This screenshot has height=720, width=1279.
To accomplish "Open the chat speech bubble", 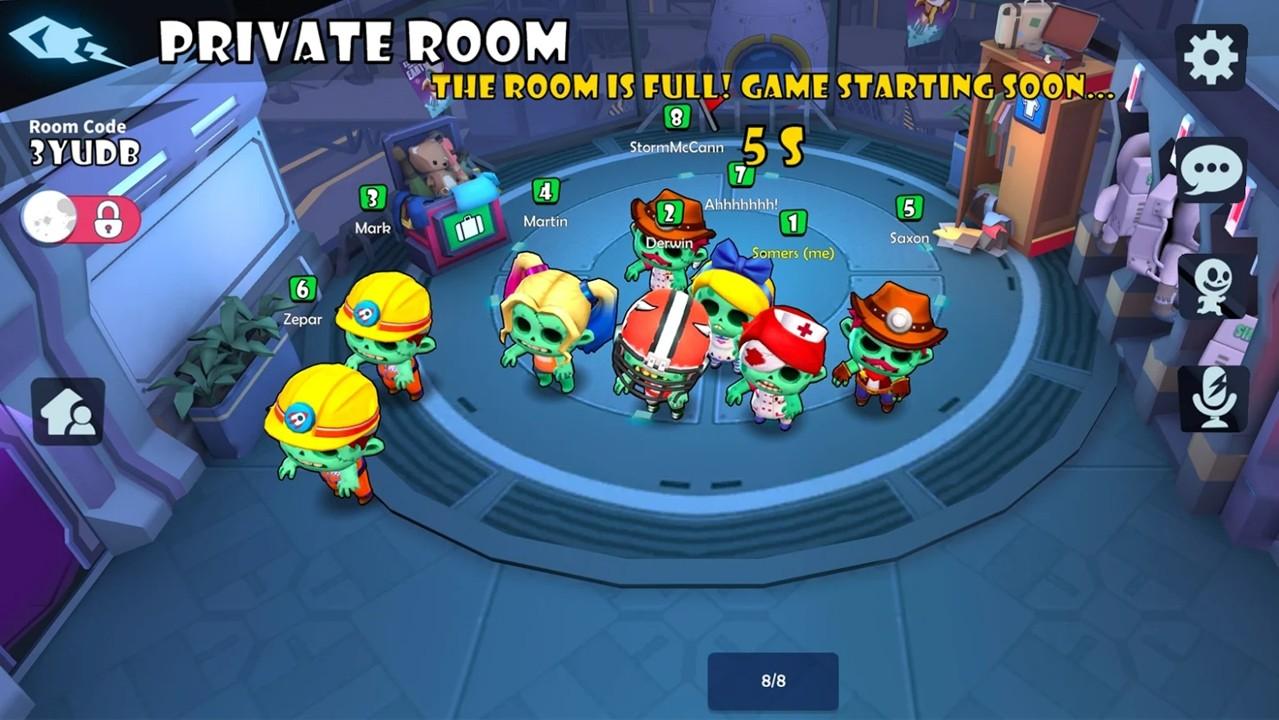I will pos(1211,172).
